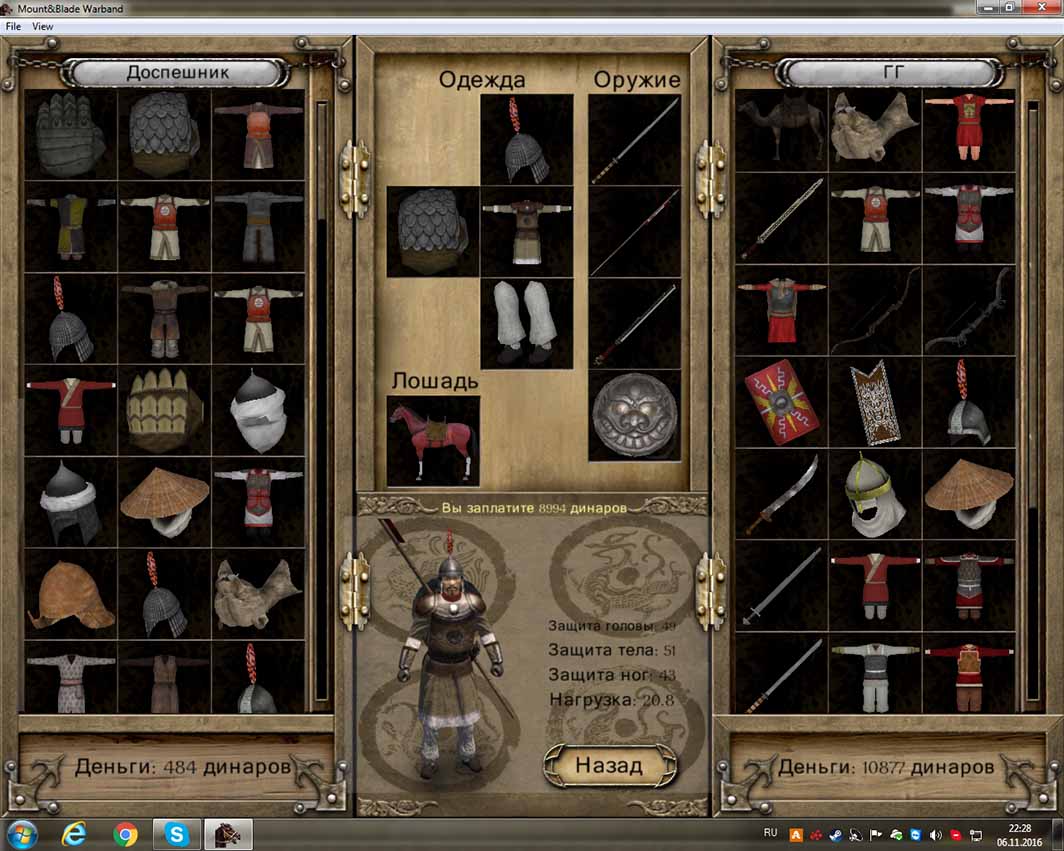Screen dimensions: 1064x851
Task: Pick the curved saber in ГГ inventory
Action: coord(781,494)
